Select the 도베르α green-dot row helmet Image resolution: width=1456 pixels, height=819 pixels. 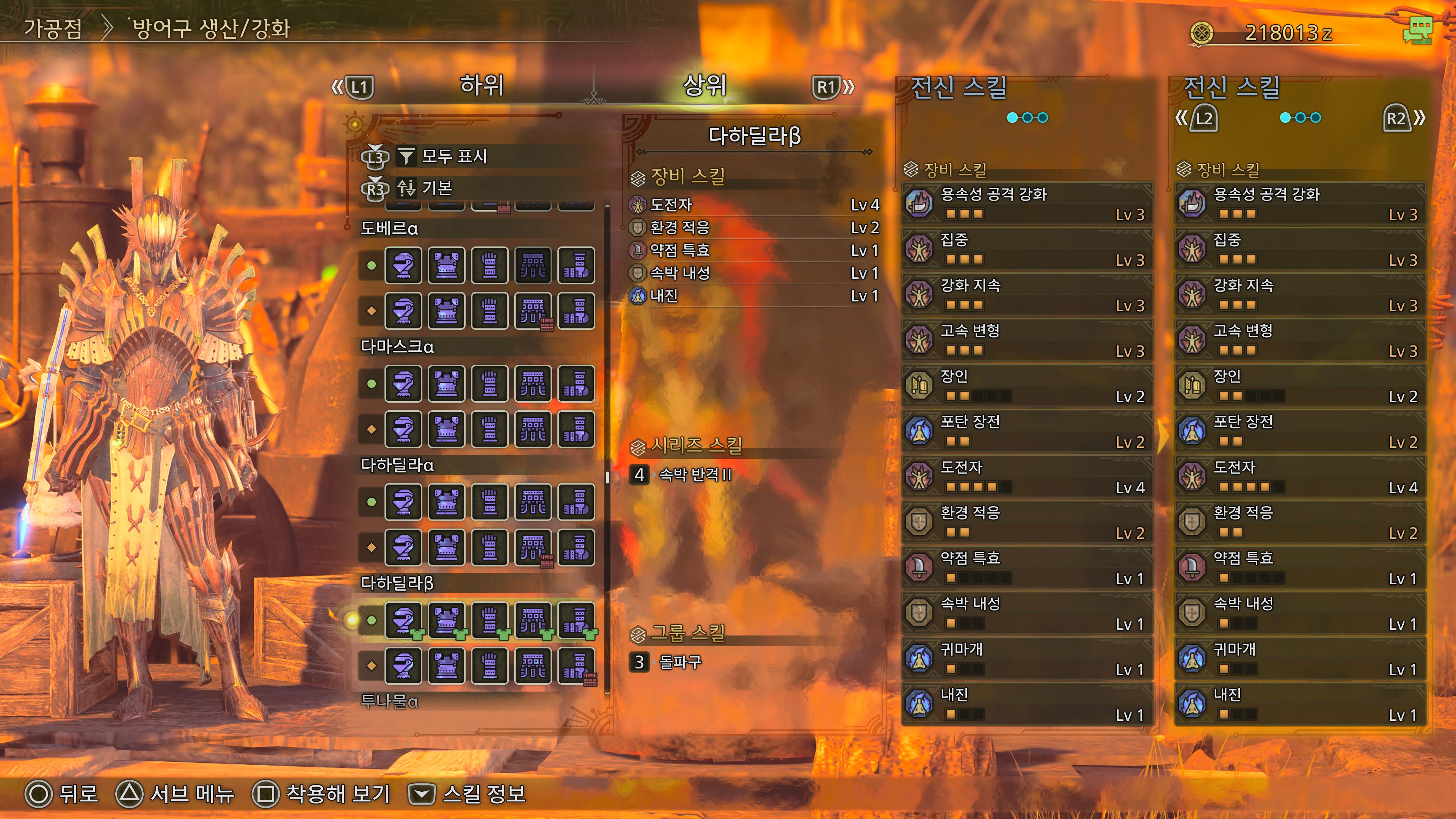coord(403,265)
